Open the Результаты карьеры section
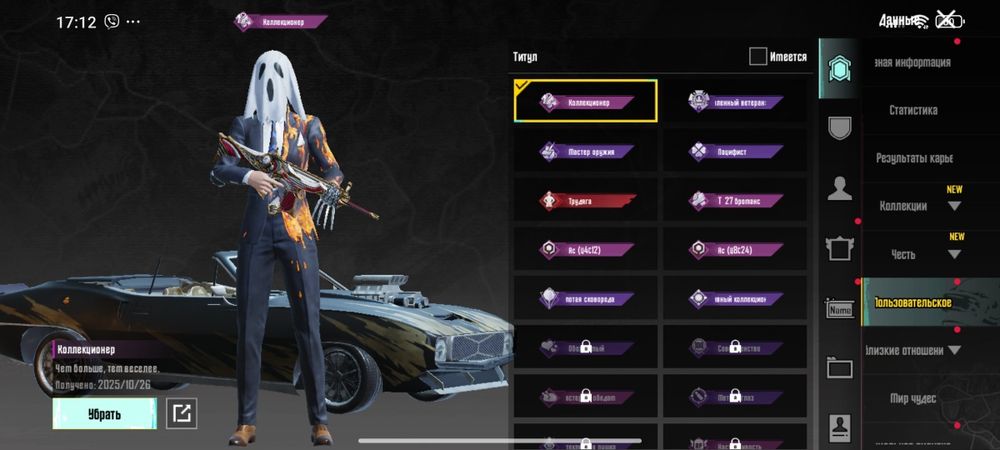 pyautogui.click(x=913, y=158)
